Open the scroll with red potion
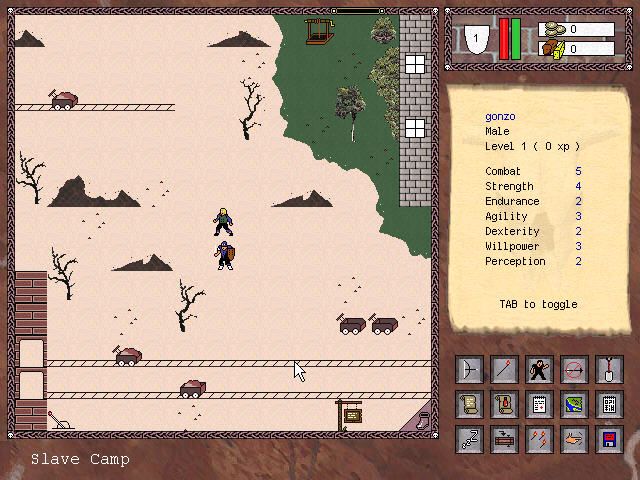This screenshot has width=640, height=480. [504, 405]
